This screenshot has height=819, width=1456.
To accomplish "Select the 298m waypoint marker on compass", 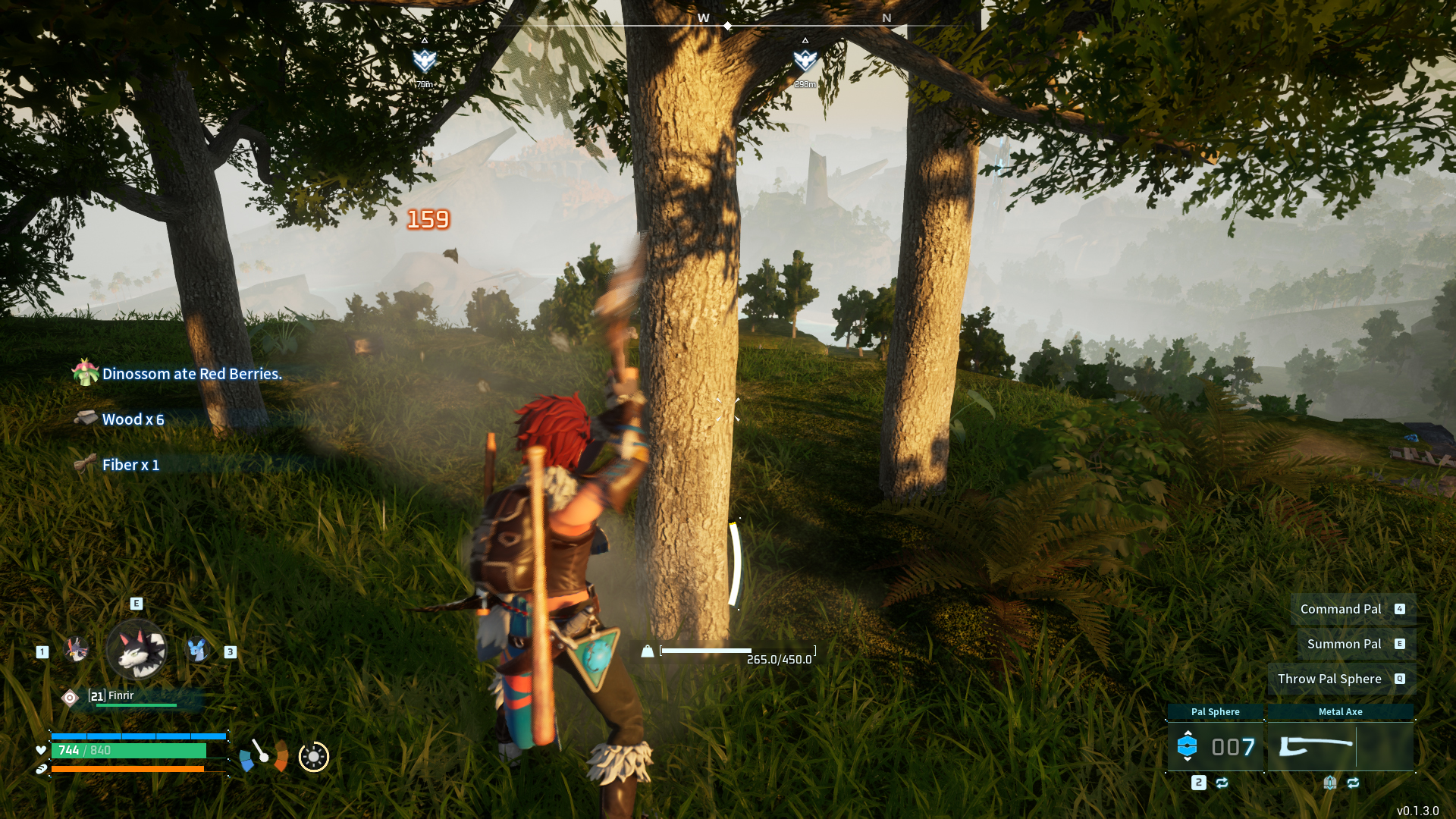I will pos(805,61).
